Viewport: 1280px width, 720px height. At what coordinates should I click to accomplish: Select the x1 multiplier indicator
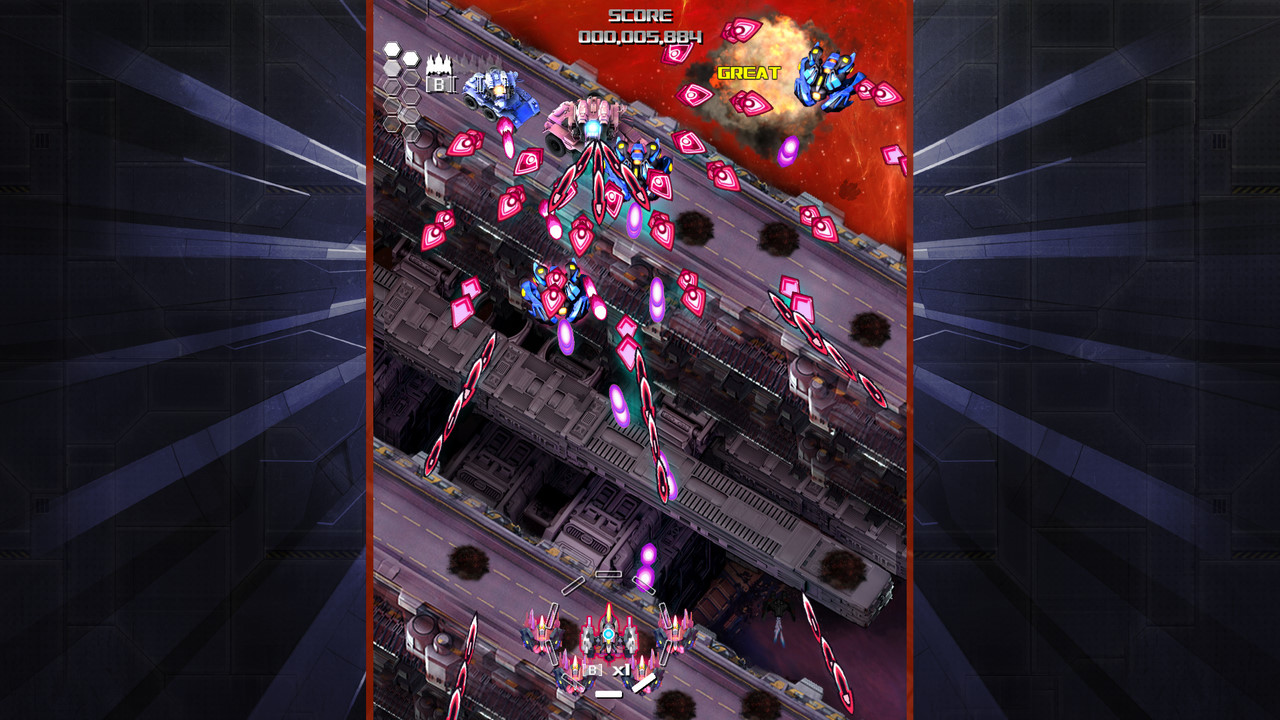point(622,670)
